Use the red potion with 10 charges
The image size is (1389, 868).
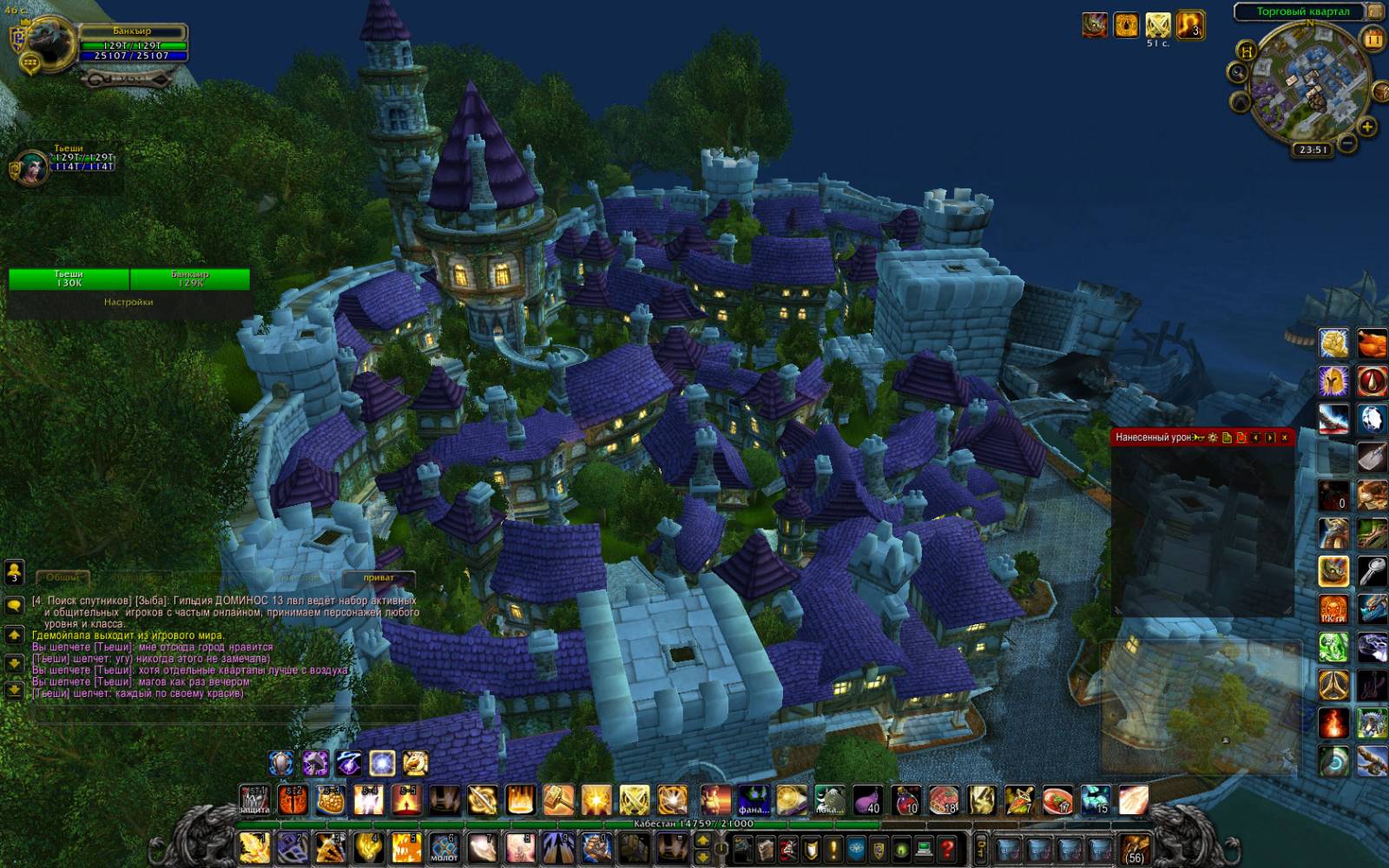pyautogui.click(x=905, y=800)
